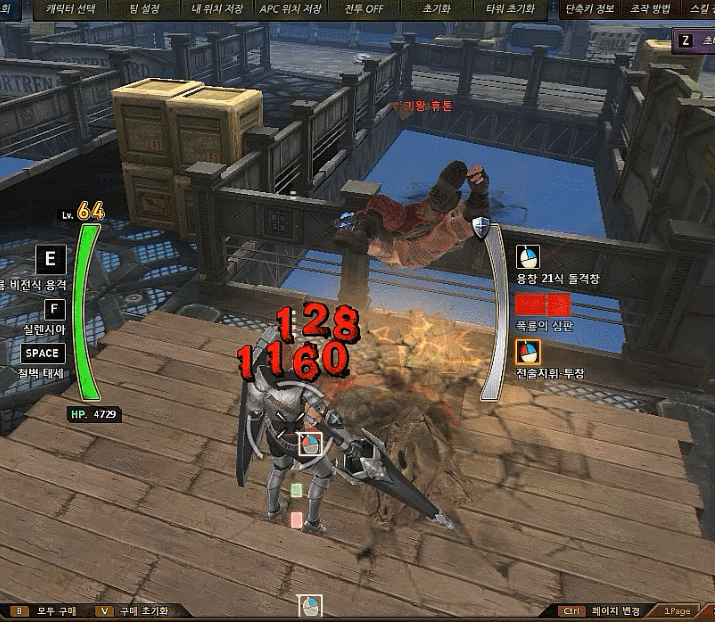Screen dimensions: 715x622
Task: Click the 내 위치 저장 button
Action: pyautogui.click(x=216, y=9)
